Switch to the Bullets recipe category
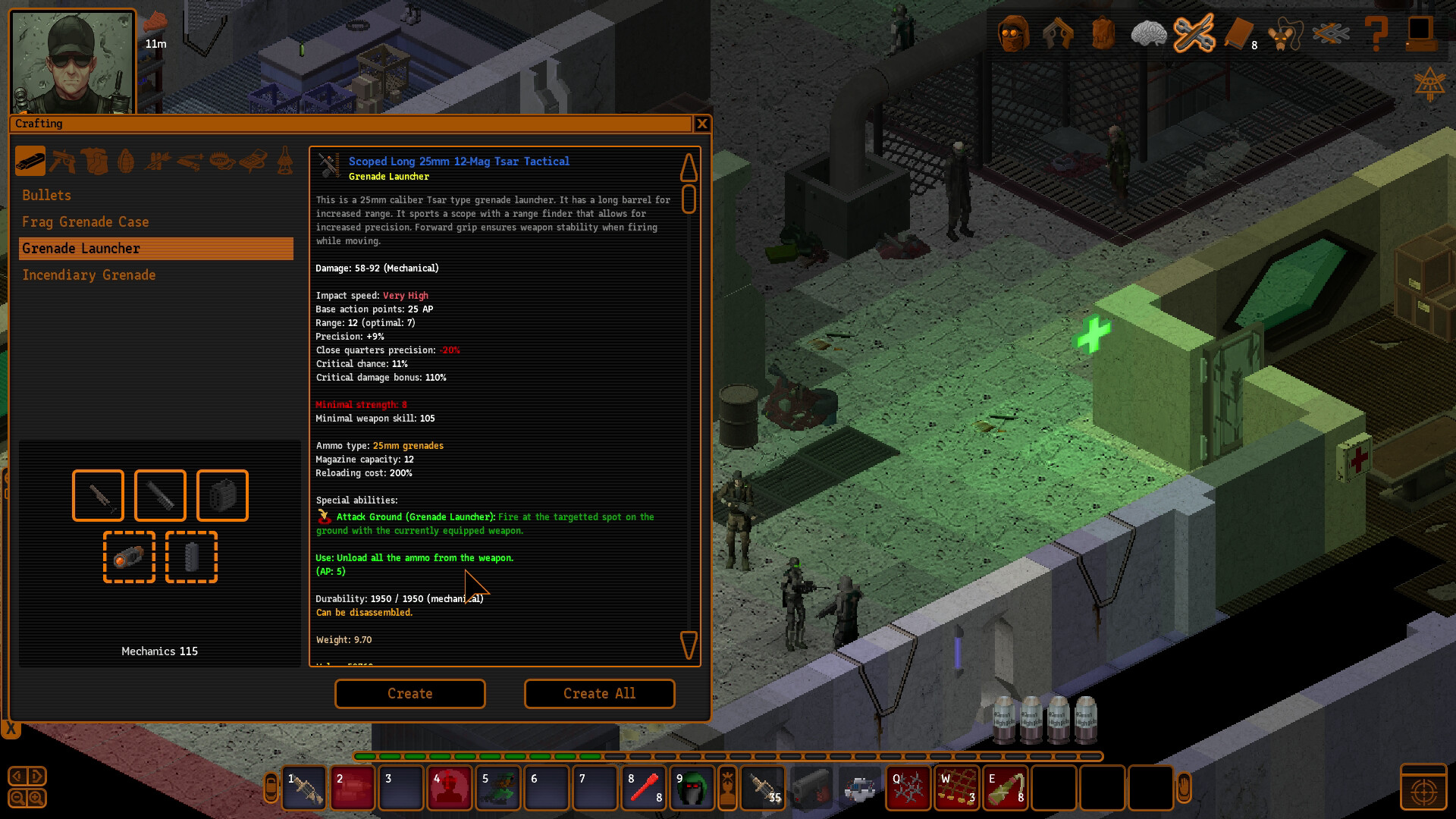The height and width of the screenshot is (819, 1456). pyautogui.click(x=46, y=195)
